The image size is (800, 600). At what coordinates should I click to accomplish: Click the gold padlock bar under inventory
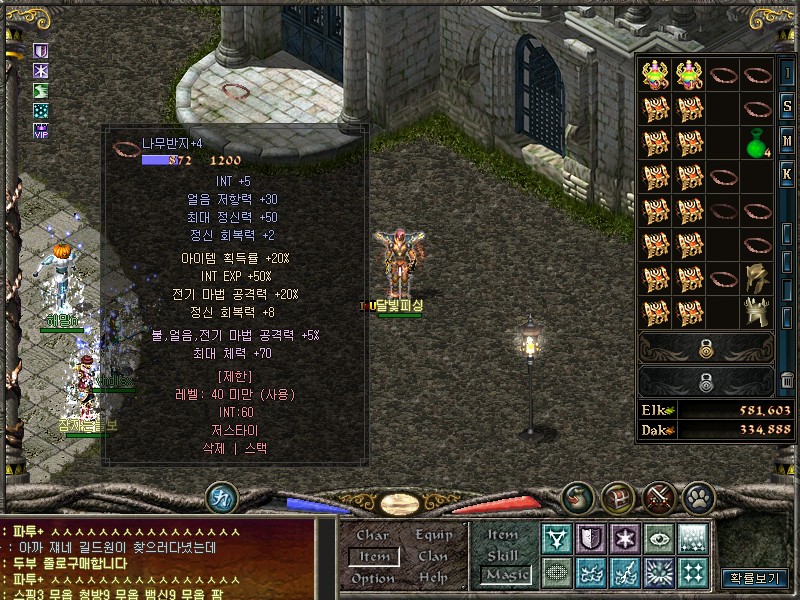tap(706, 349)
